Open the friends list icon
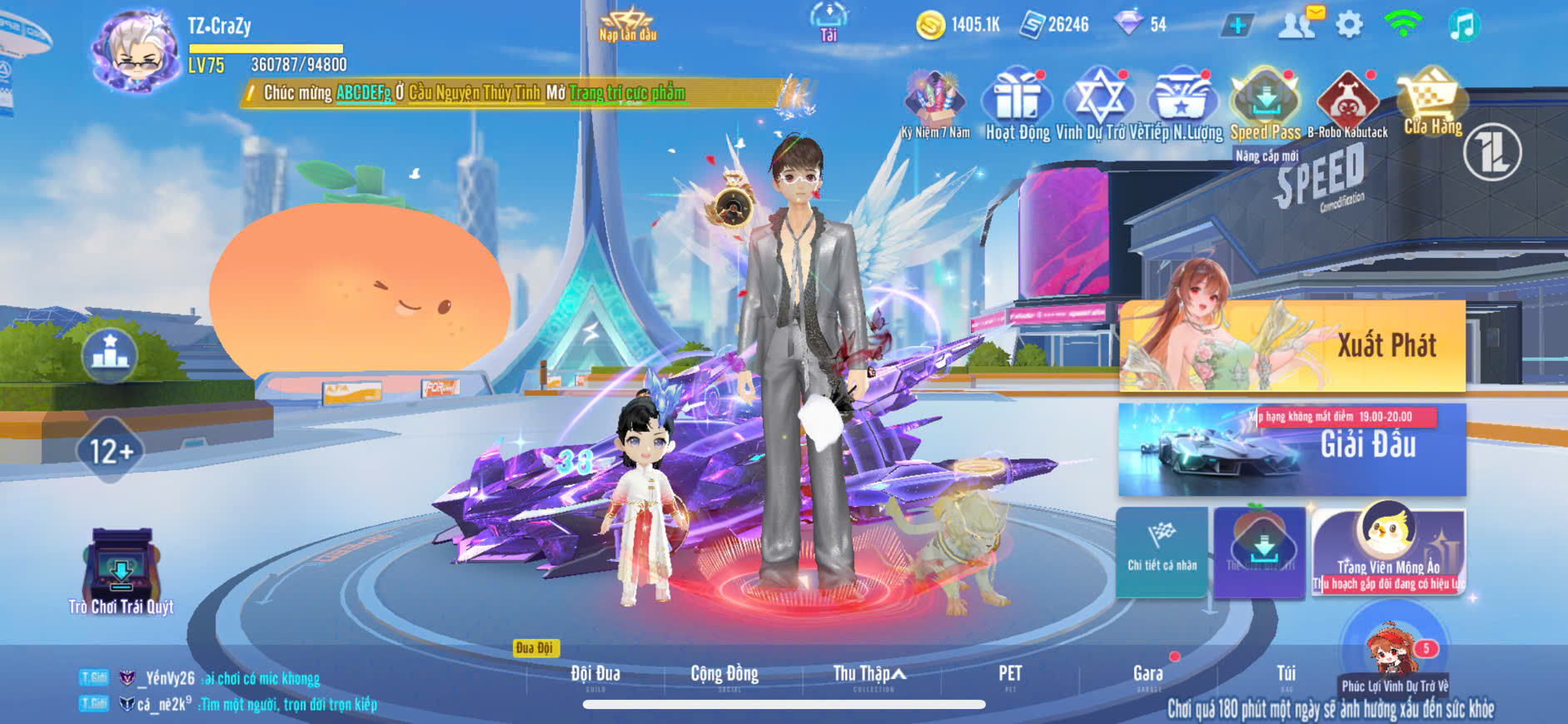The image size is (1568, 724). point(1297,24)
